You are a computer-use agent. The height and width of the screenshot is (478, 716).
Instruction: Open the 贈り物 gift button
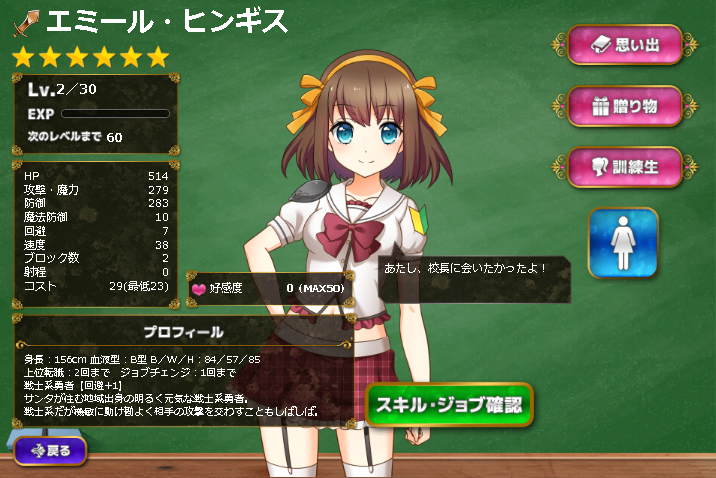(x=624, y=106)
